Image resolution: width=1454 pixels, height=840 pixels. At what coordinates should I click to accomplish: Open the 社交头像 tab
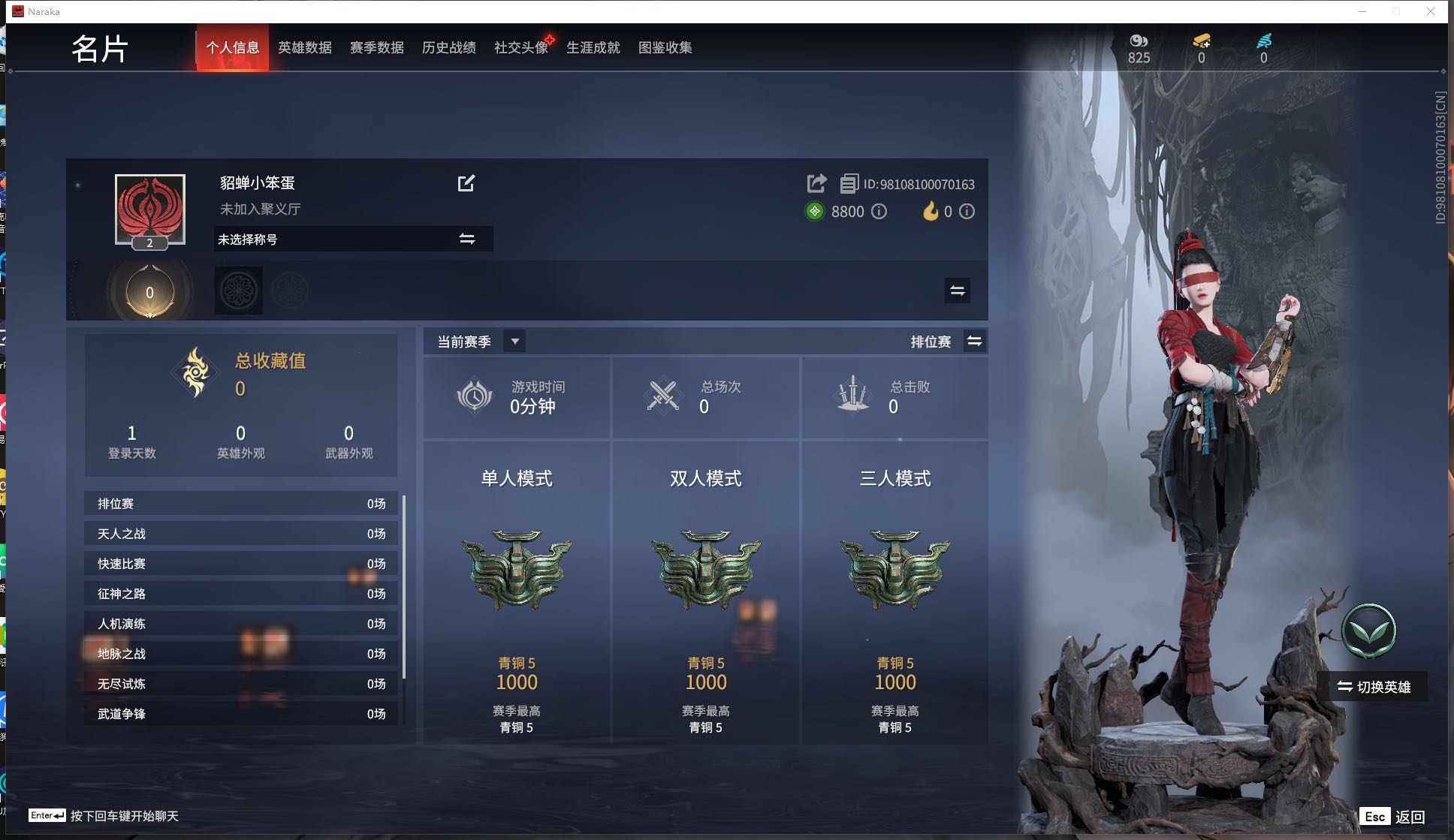tap(520, 48)
